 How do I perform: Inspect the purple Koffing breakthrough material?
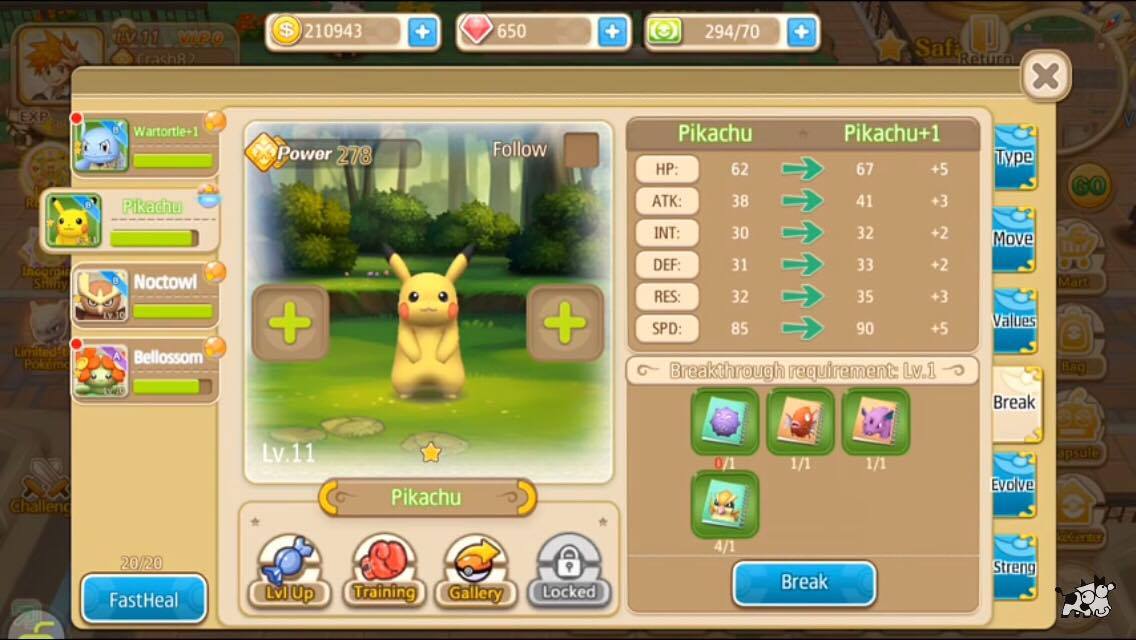coord(725,421)
